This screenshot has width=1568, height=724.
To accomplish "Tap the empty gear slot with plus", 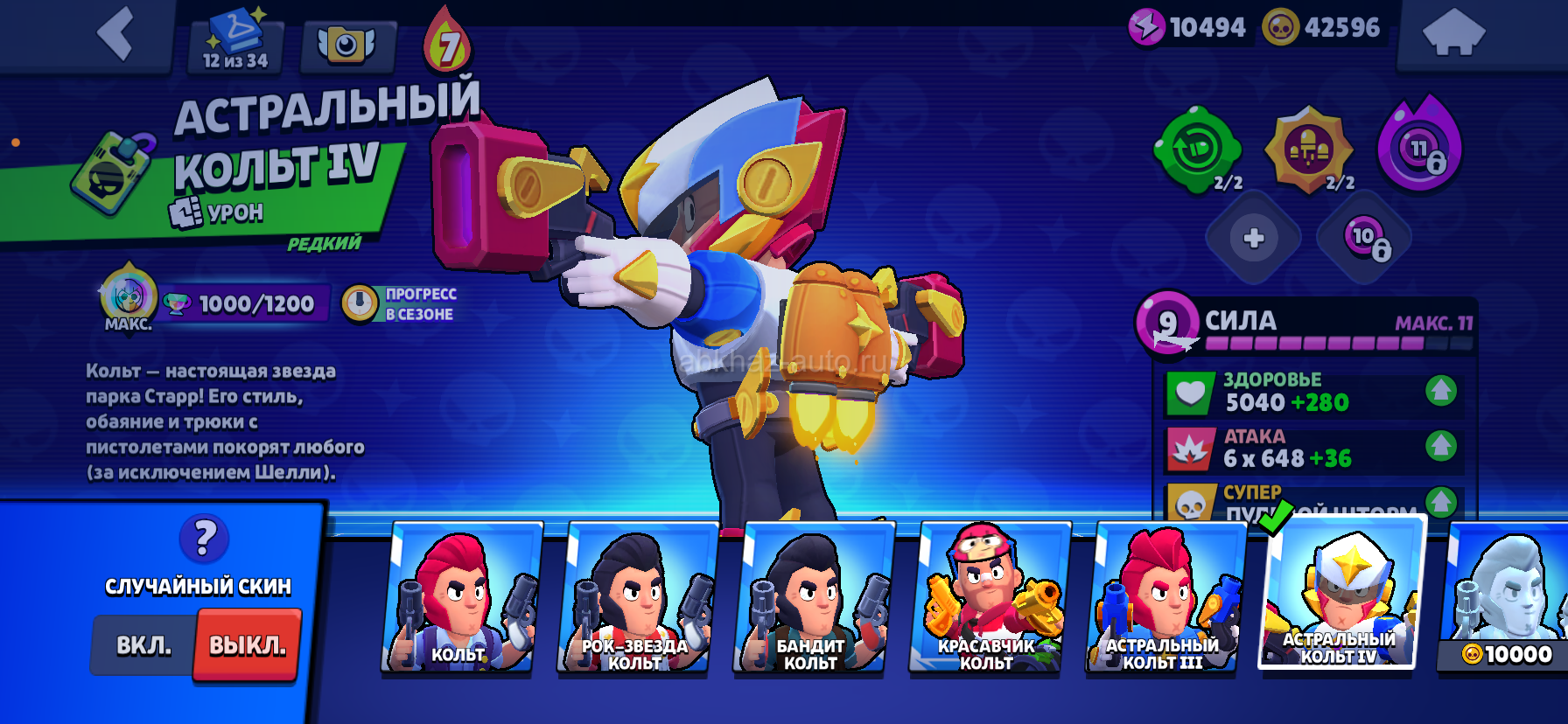I will point(1253,239).
